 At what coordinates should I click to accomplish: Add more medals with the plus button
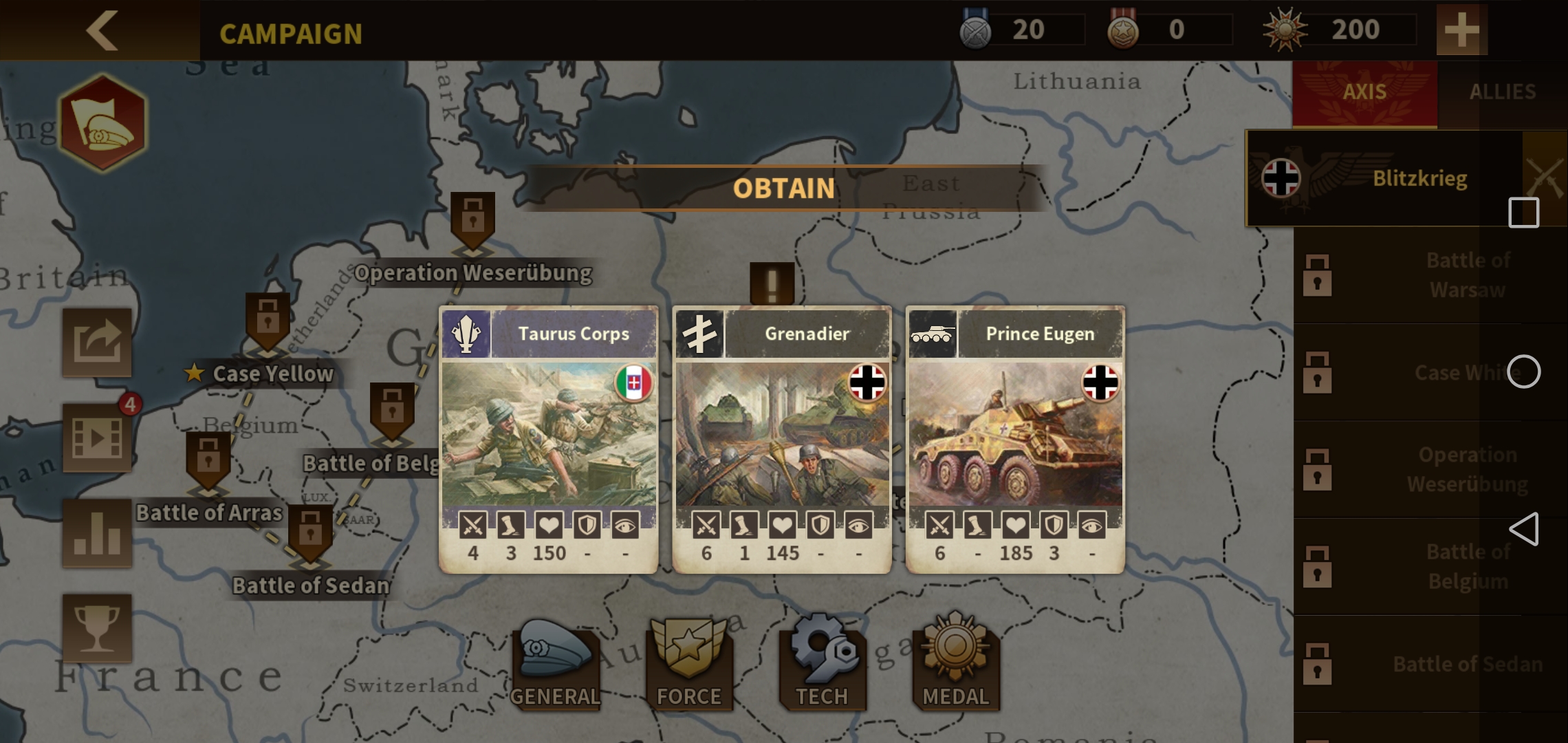click(1461, 30)
